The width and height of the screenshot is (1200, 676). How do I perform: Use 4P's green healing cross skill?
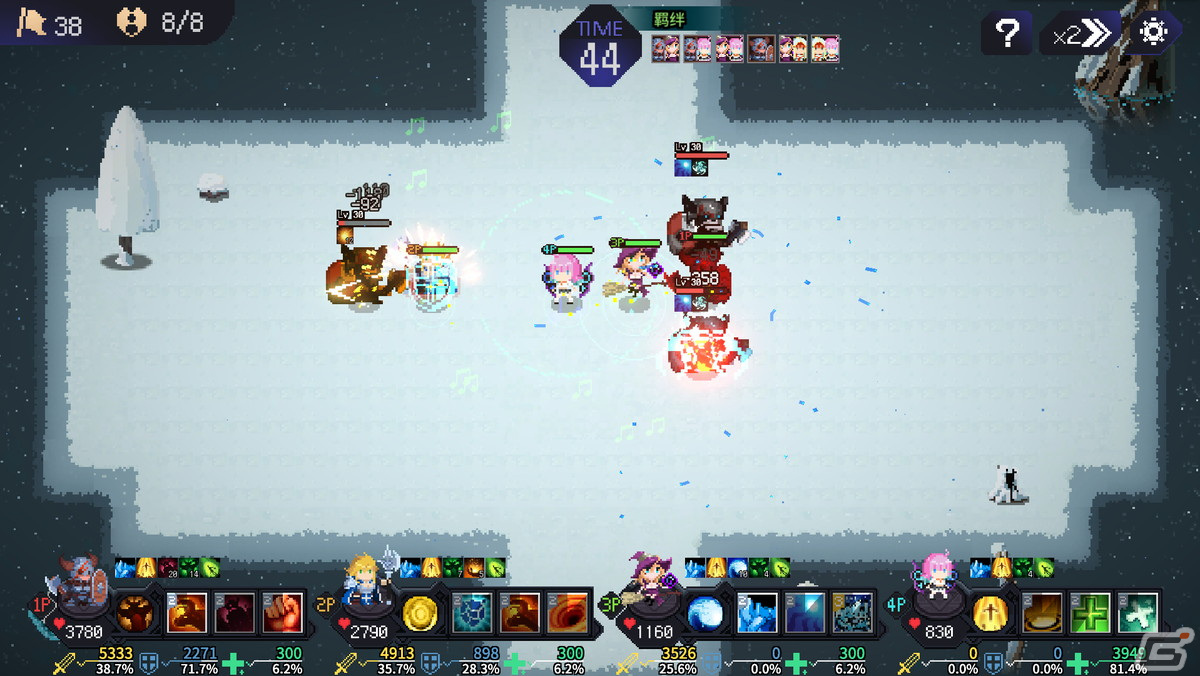coord(1090,613)
